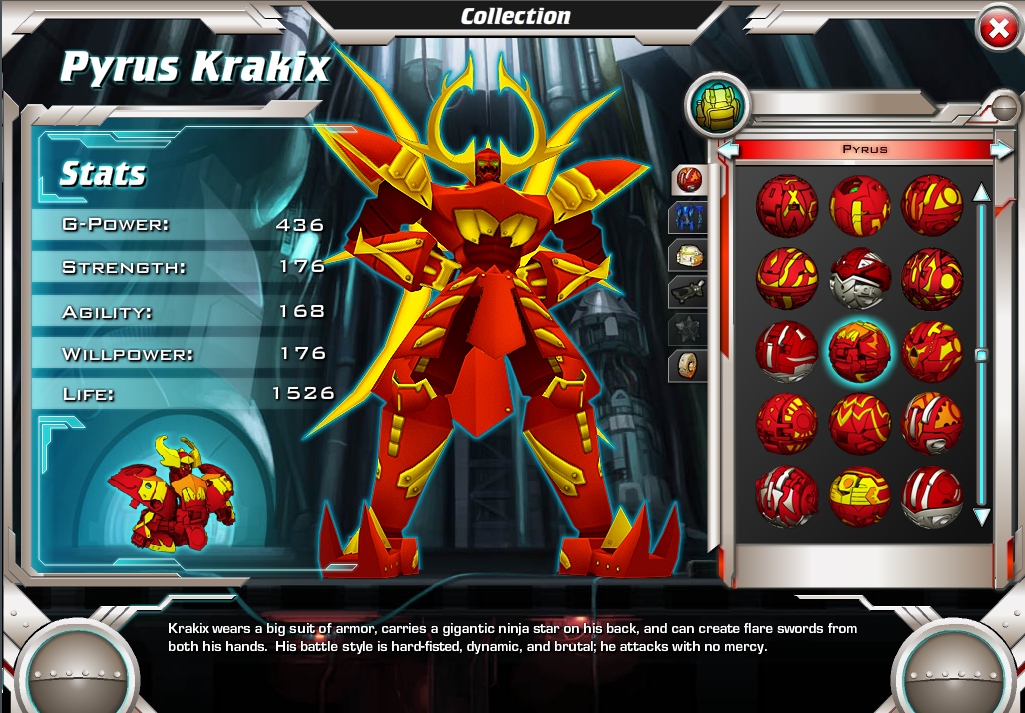
Task: Open the beige ring-shaped category tab
Action: point(689,365)
